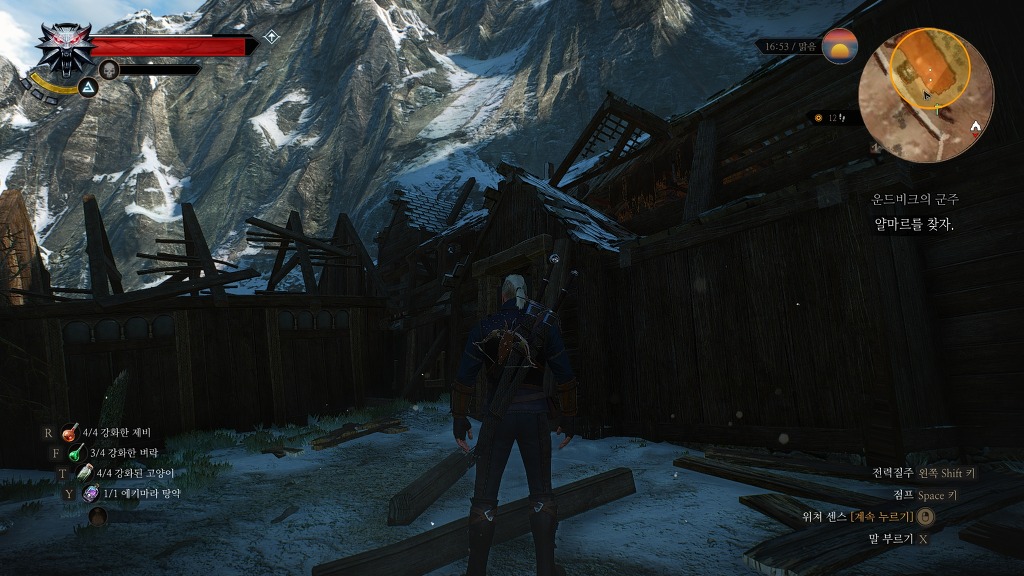Click the sunset weather icon
Viewport: 1024px width, 576px height.
pos(839,47)
